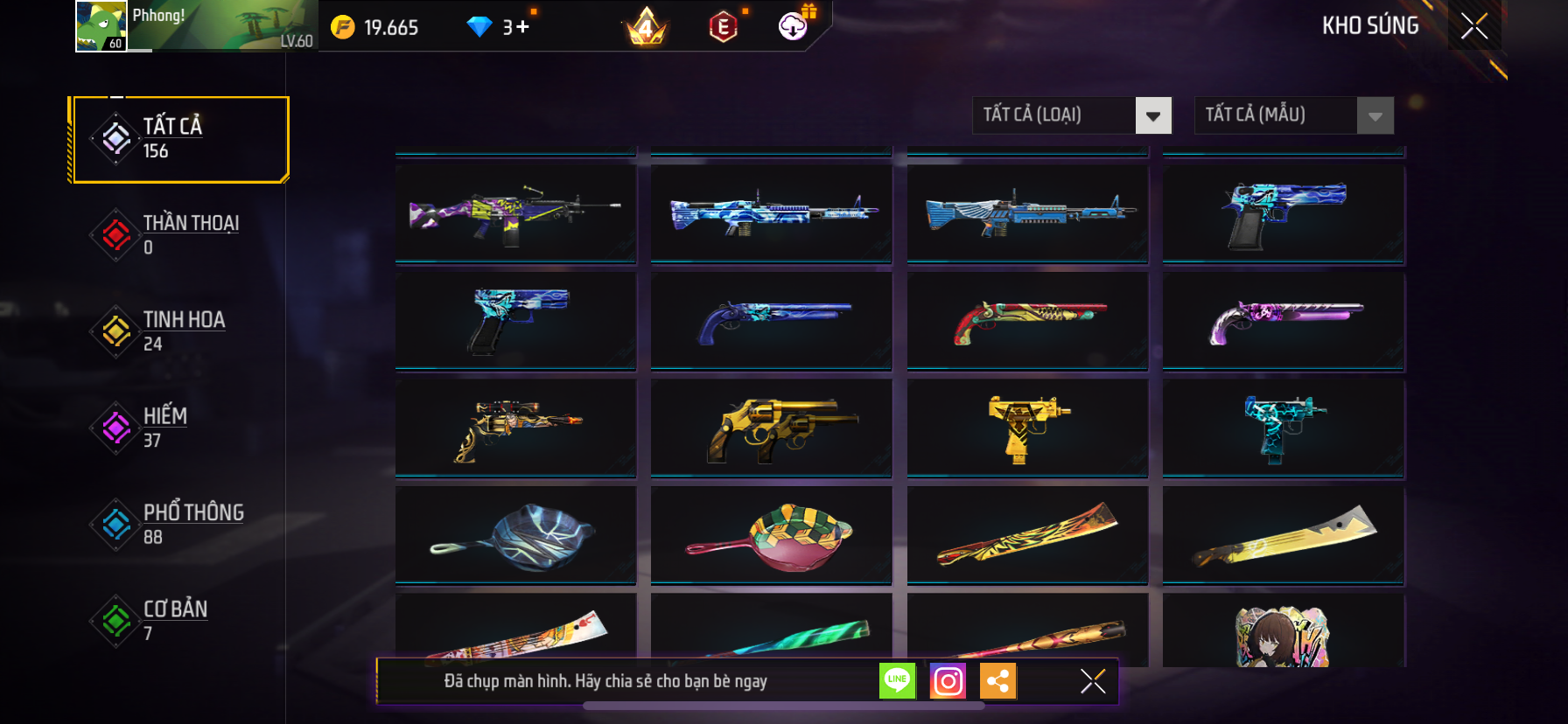Select the checkered pan skin
The width and height of the screenshot is (1568, 724).
[x=771, y=535]
